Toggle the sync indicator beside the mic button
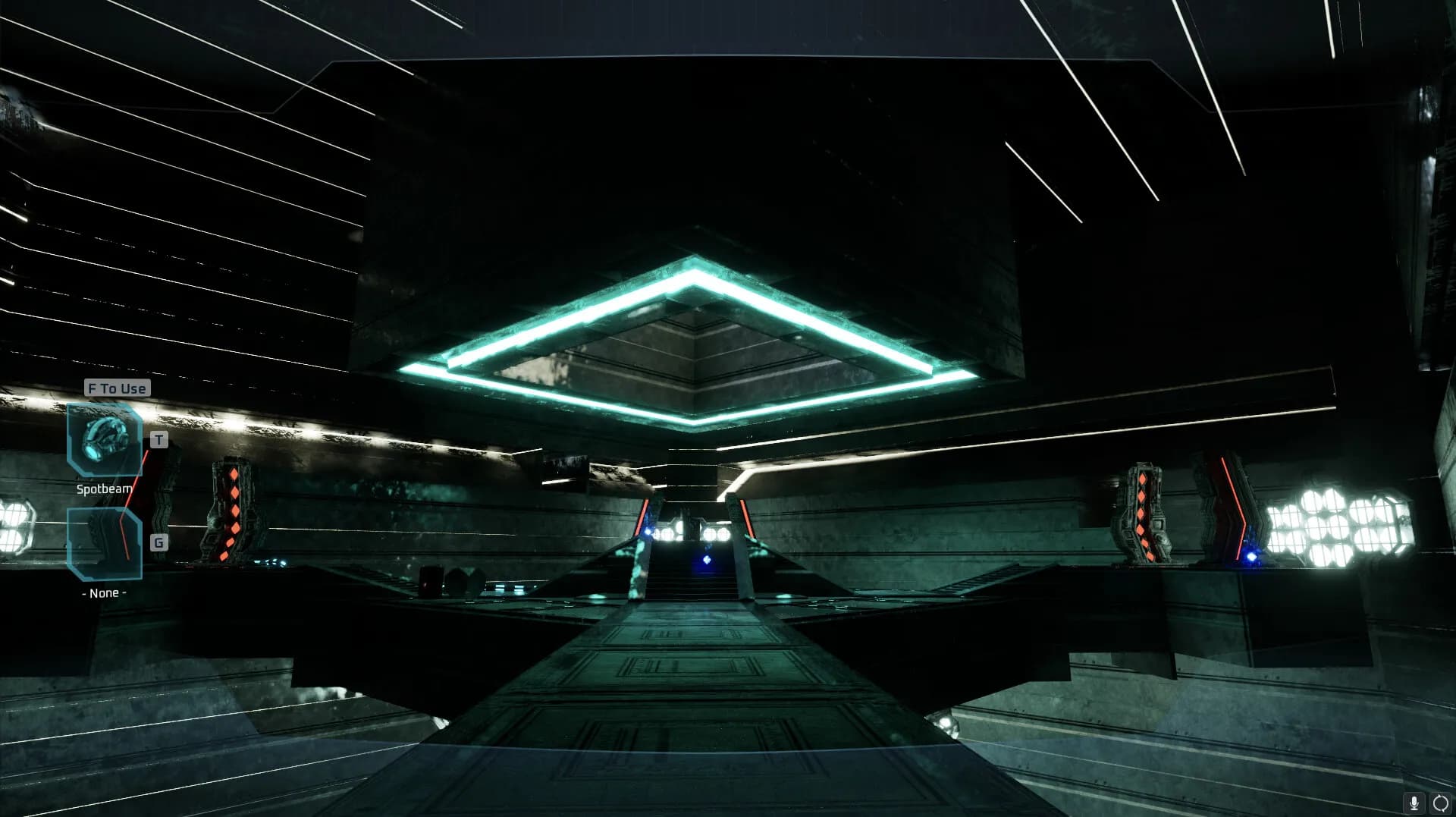Screen dimensions: 1456x817 click(x=1440, y=803)
